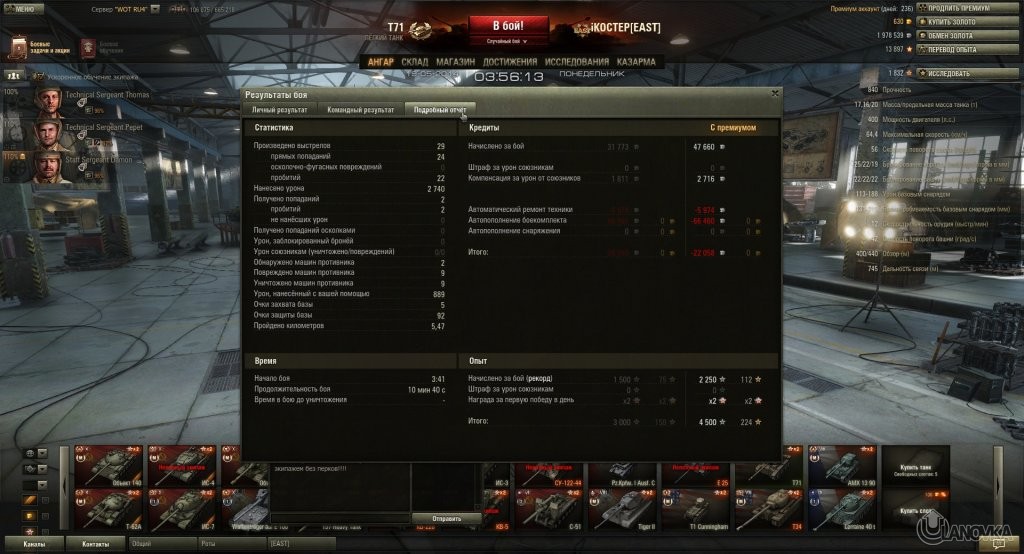Switch to the Личный результат tab
Image resolution: width=1024 pixels, height=554 pixels.
pos(279,109)
